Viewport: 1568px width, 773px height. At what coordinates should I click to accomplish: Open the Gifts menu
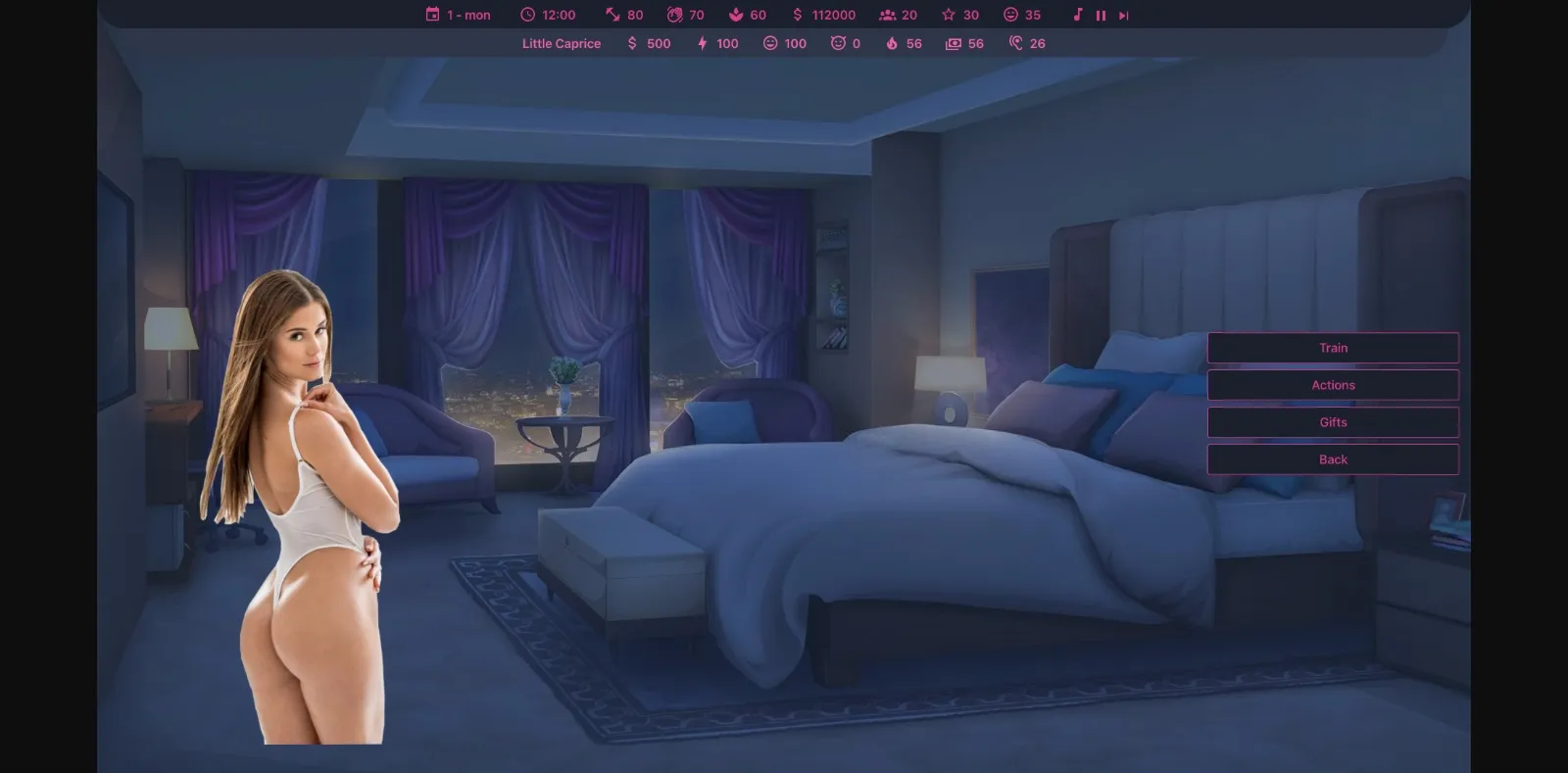click(x=1333, y=421)
